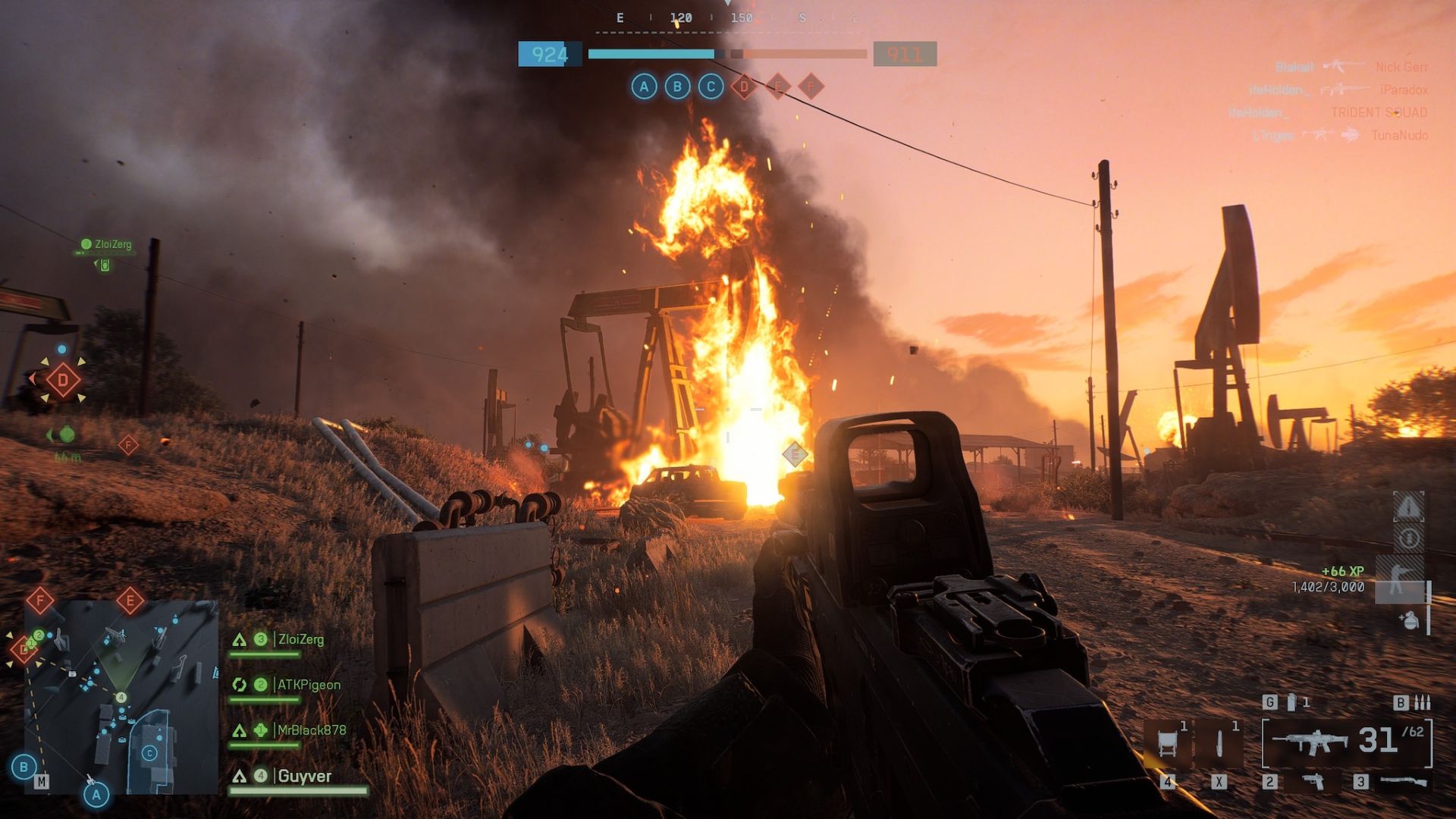Select squad member MrBlack878 in squad list
The height and width of the screenshot is (819, 1456).
point(311,730)
